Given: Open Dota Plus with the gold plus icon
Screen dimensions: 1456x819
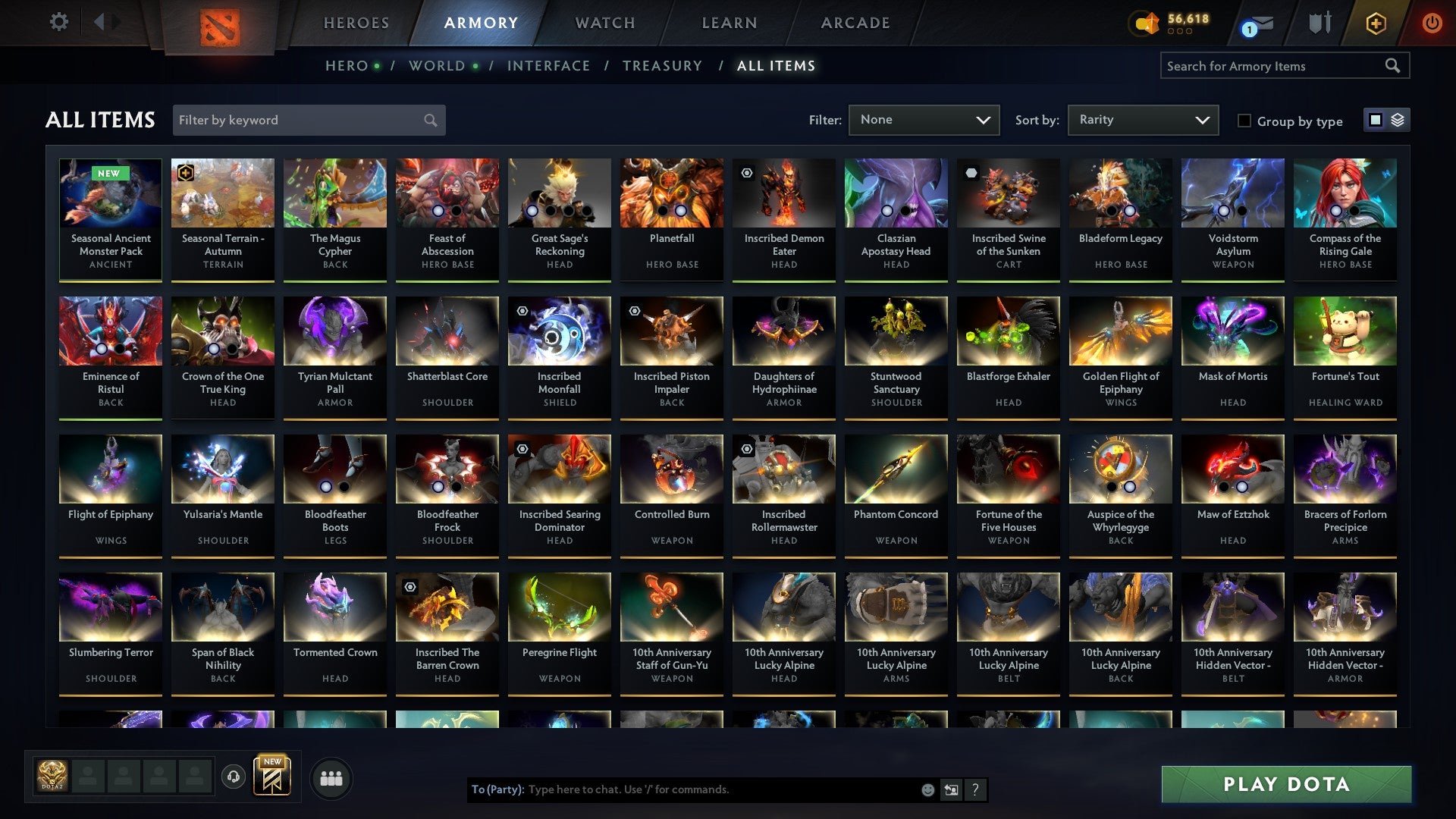Looking at the screenshot, I should pyautogui.click(x=1375, y=23).
